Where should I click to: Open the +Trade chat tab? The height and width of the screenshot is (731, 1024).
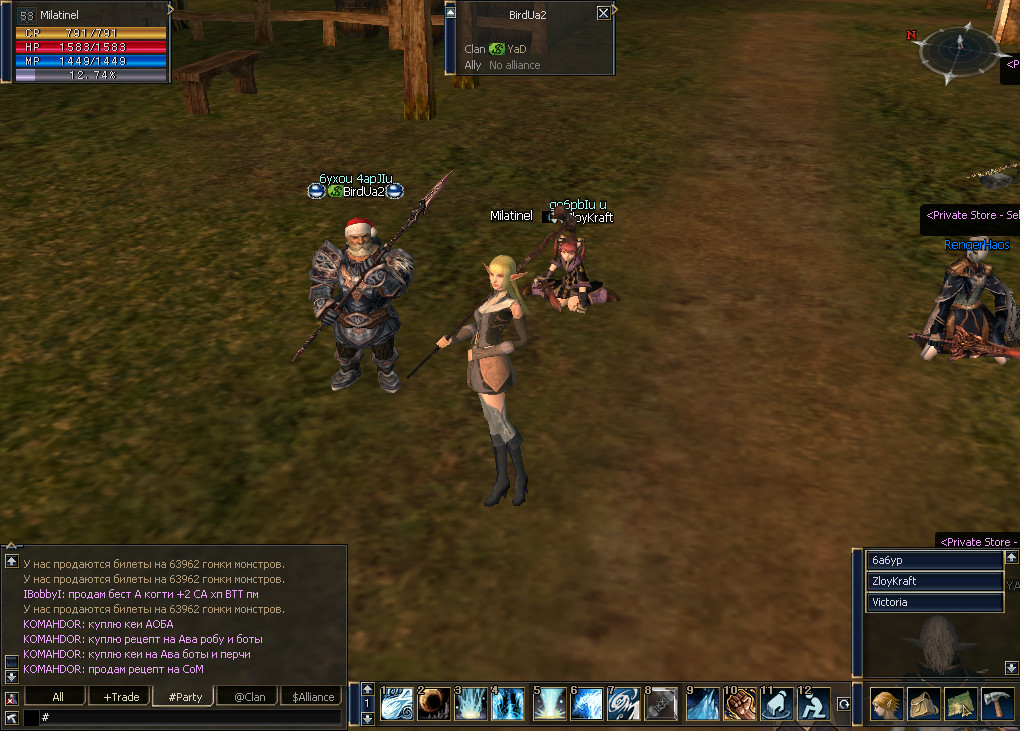[121, 696]
